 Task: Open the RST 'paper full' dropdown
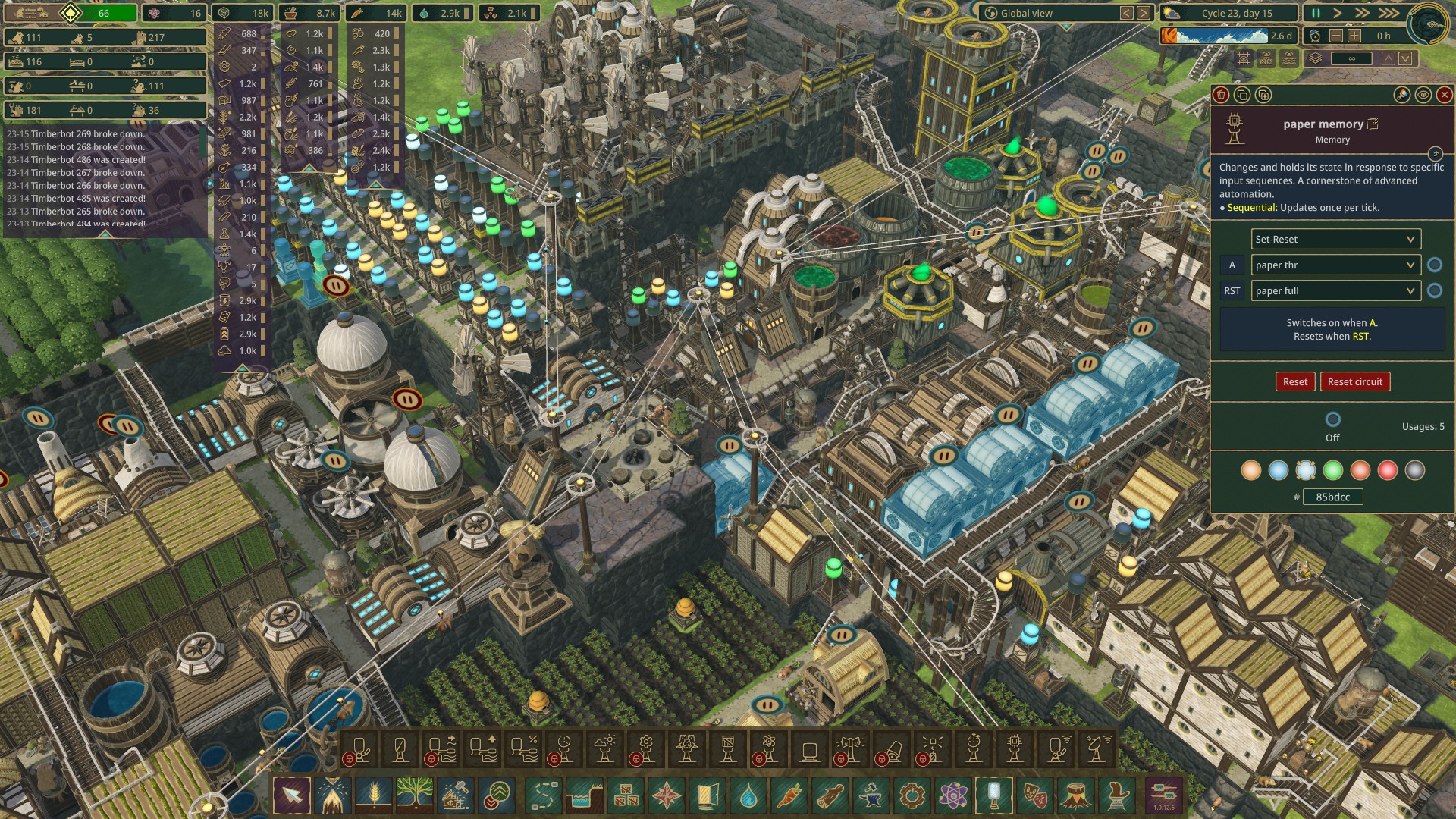[1335, 291]
